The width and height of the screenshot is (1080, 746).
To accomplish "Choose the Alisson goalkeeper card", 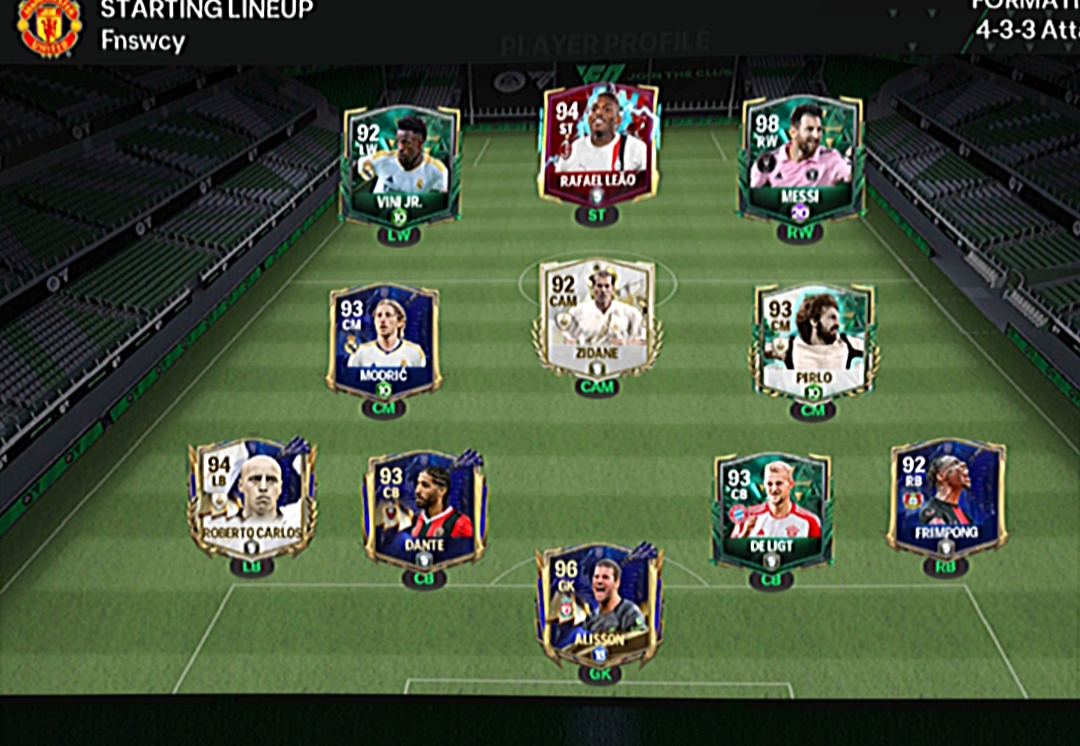I will pos(599,605).
